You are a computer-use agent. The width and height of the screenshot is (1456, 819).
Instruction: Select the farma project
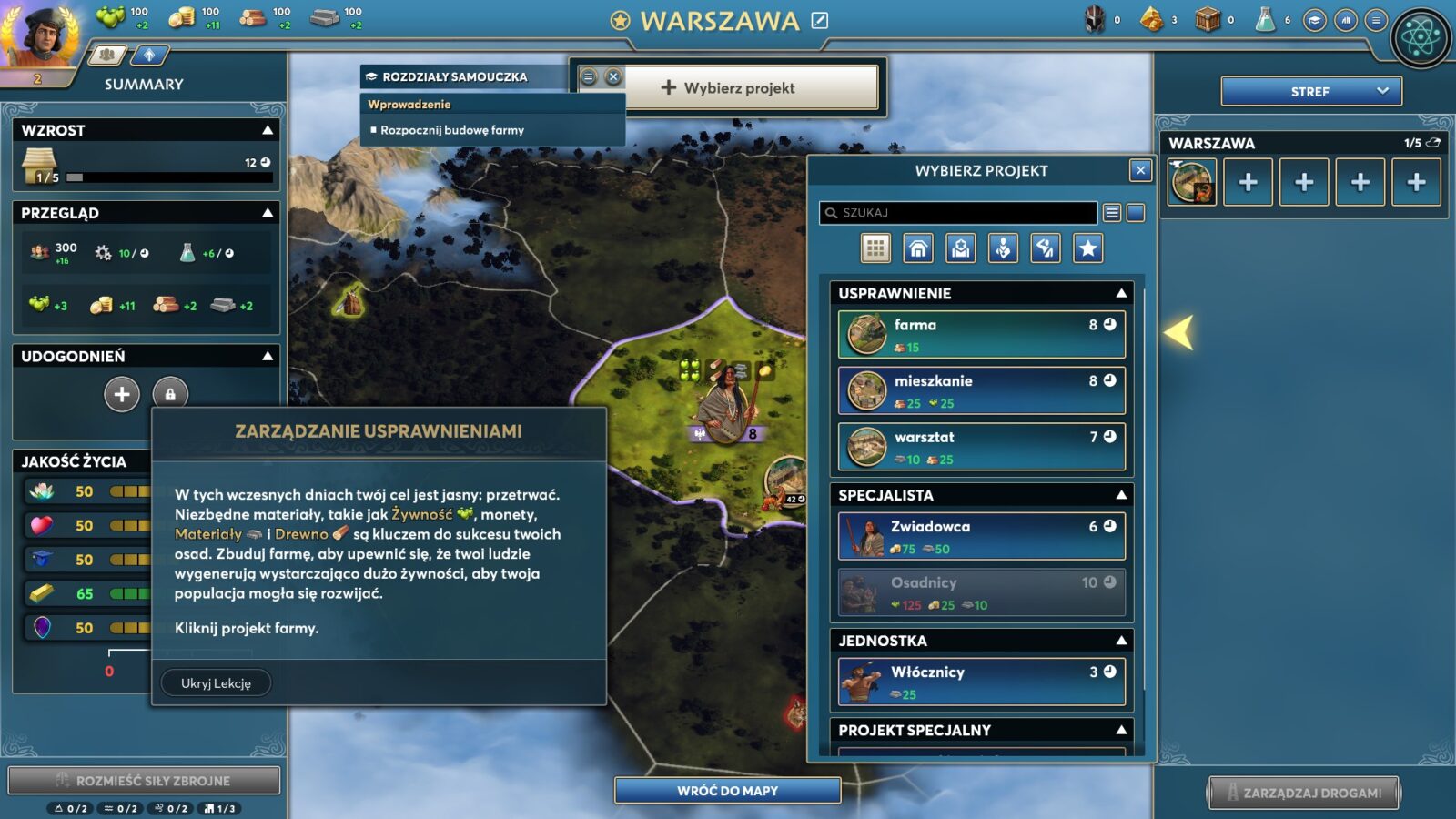[981, 334]
